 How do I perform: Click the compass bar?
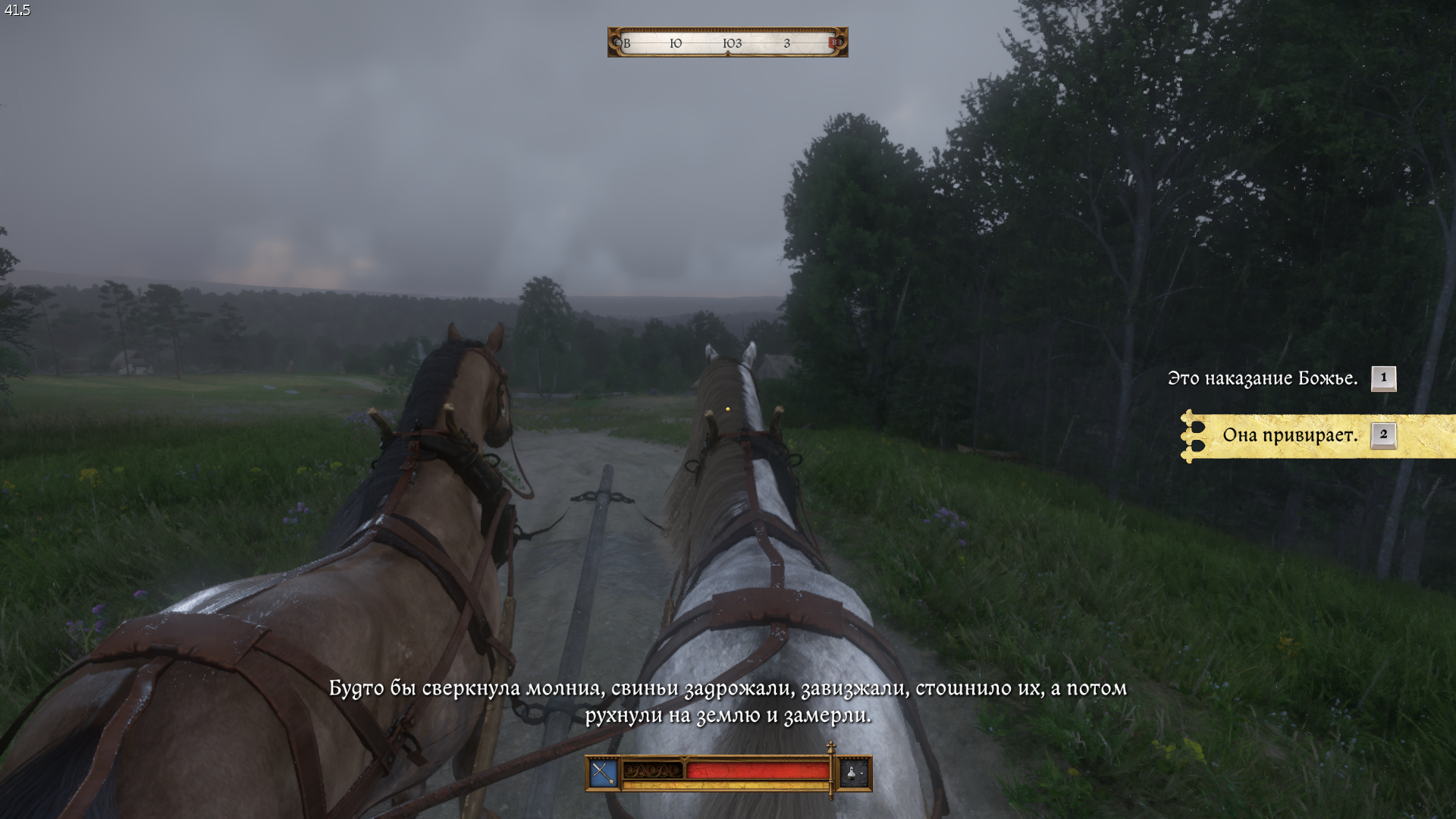coord(727,43)
